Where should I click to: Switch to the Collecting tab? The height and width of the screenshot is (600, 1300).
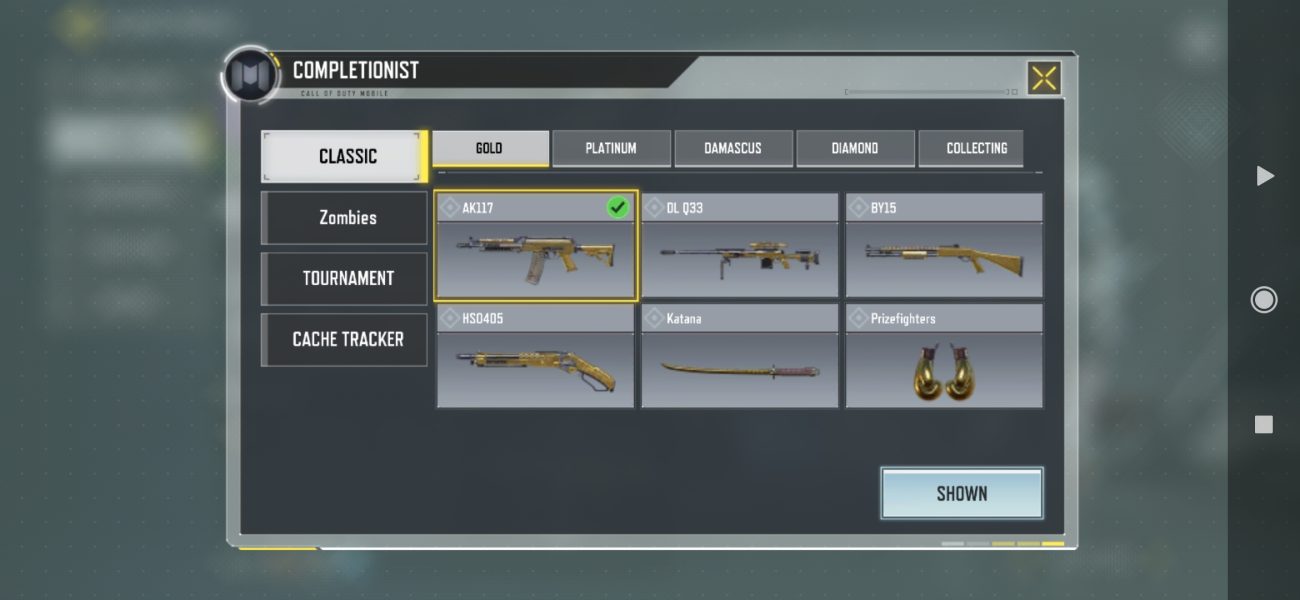click(x=976, y=148)
